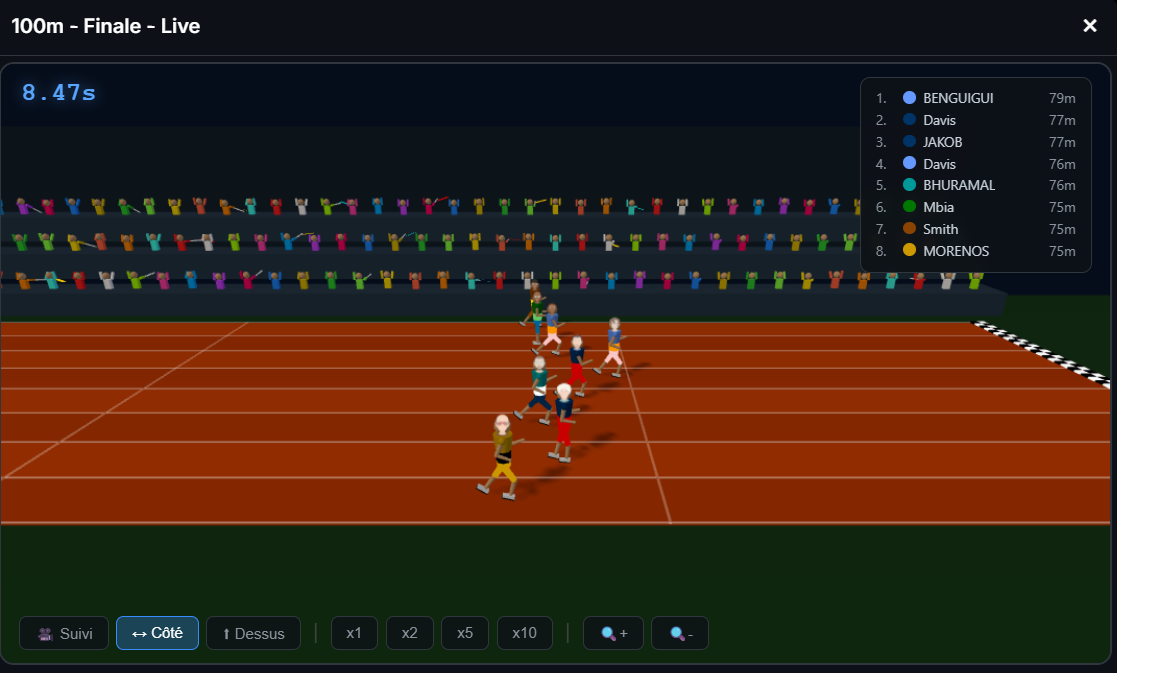Set playback speed to x1
The height and width of the screenshot is (673, 1152).
point(354,633)
